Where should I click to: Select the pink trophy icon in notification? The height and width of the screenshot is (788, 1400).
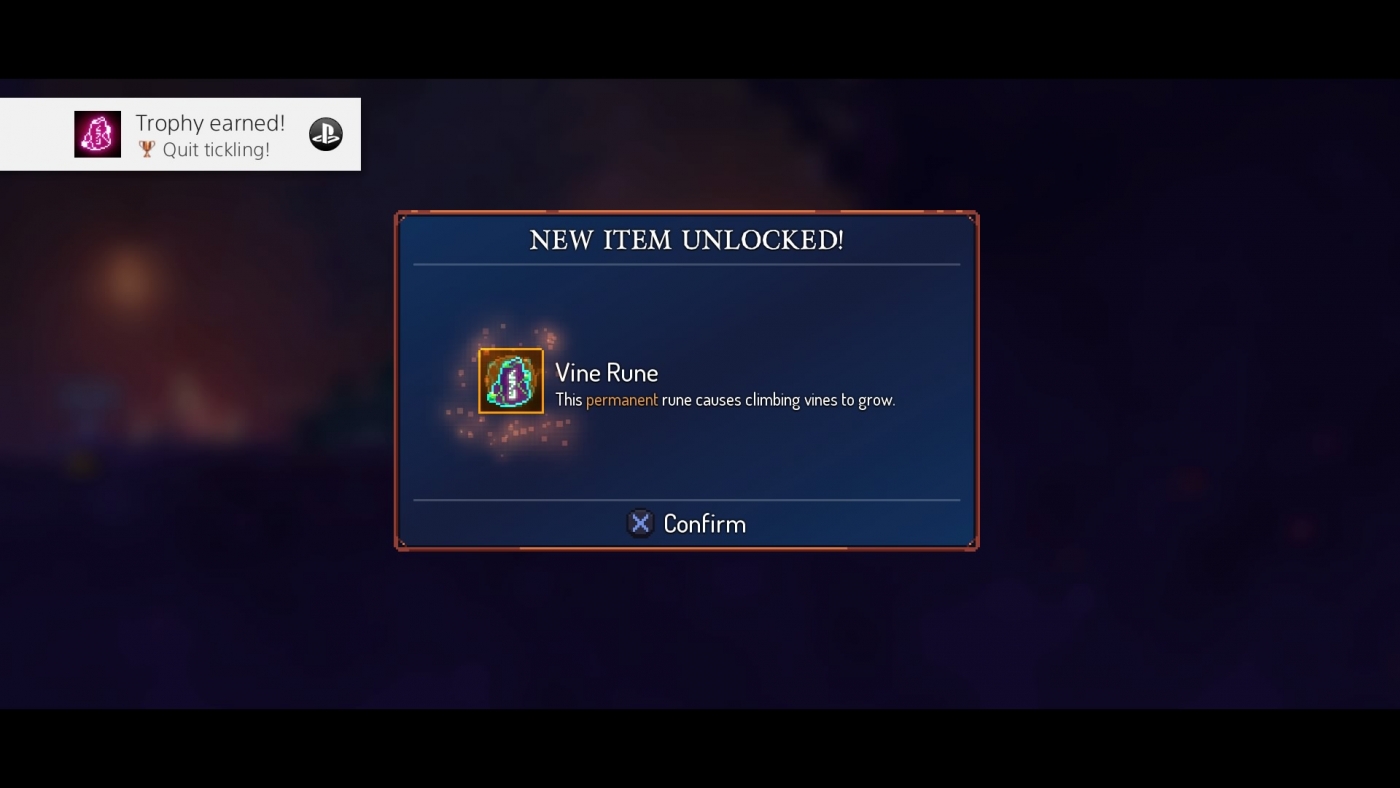tap(97, 133)
